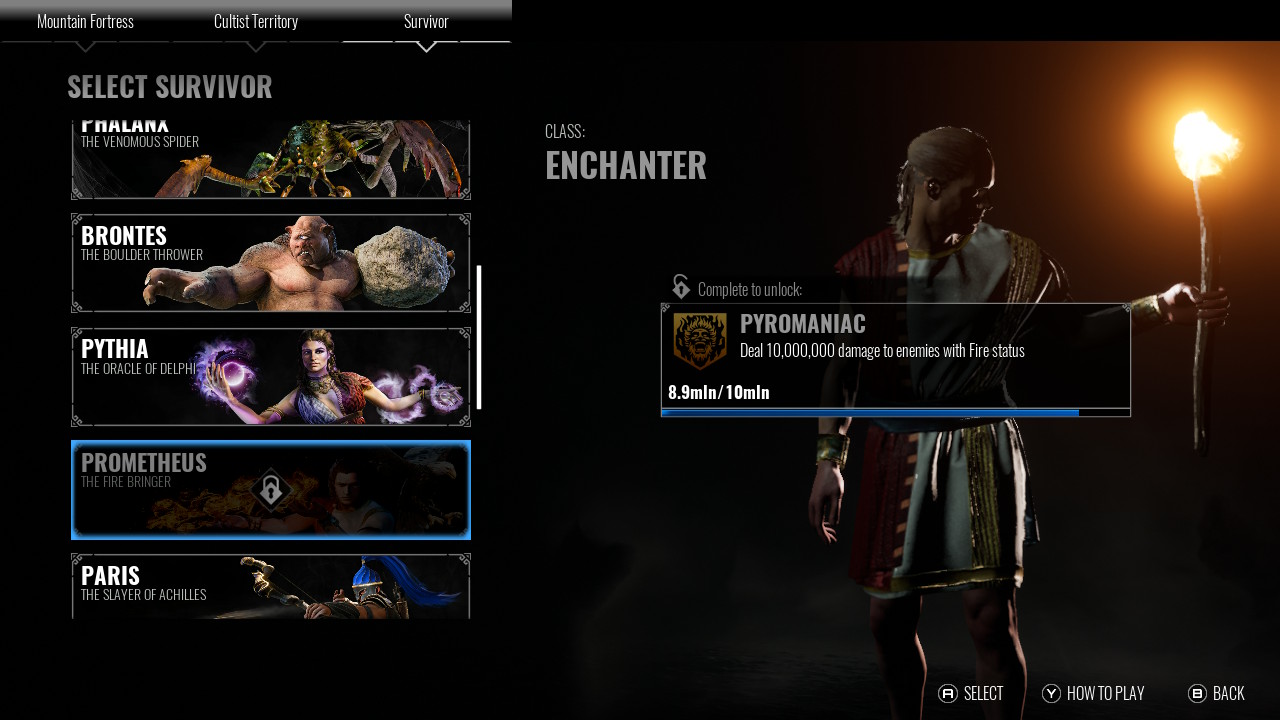Open the Cultist Territory tab
1280x720 pixels.
[256, 22]
